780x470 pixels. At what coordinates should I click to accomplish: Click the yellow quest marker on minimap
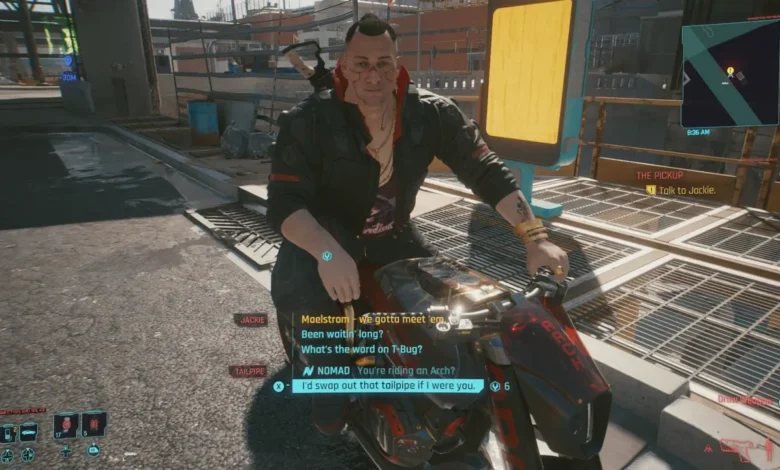coord(730,71)
